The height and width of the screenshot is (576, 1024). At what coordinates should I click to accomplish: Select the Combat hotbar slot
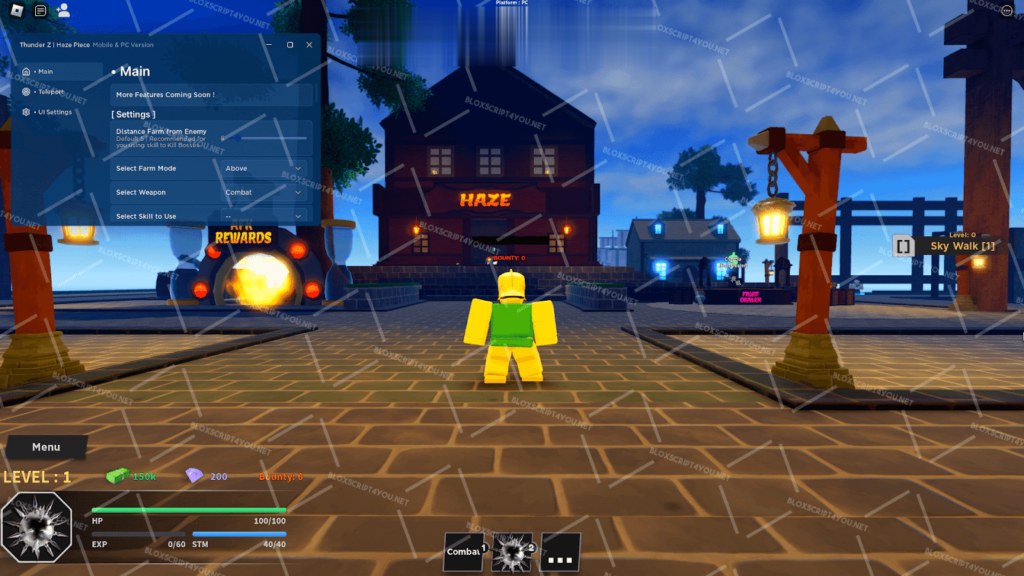[464, 551]
